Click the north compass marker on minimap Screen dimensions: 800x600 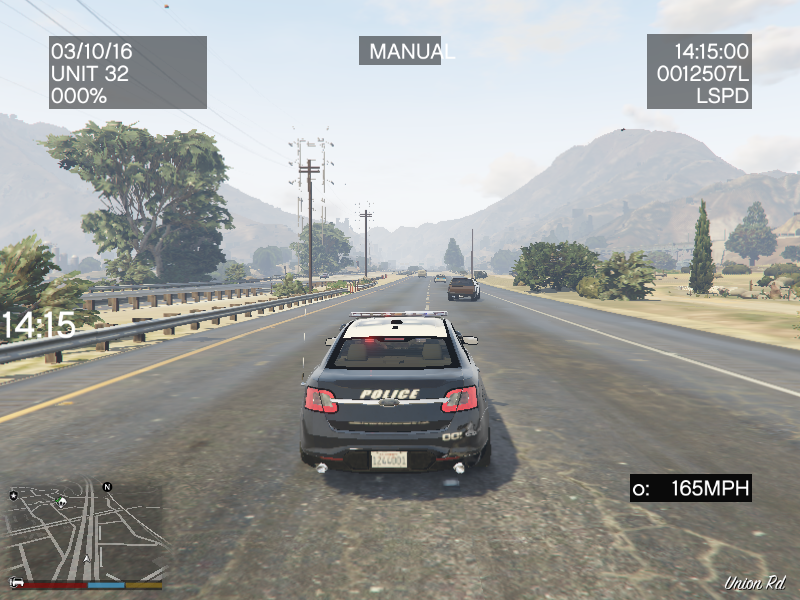click(x=107, y=487)
